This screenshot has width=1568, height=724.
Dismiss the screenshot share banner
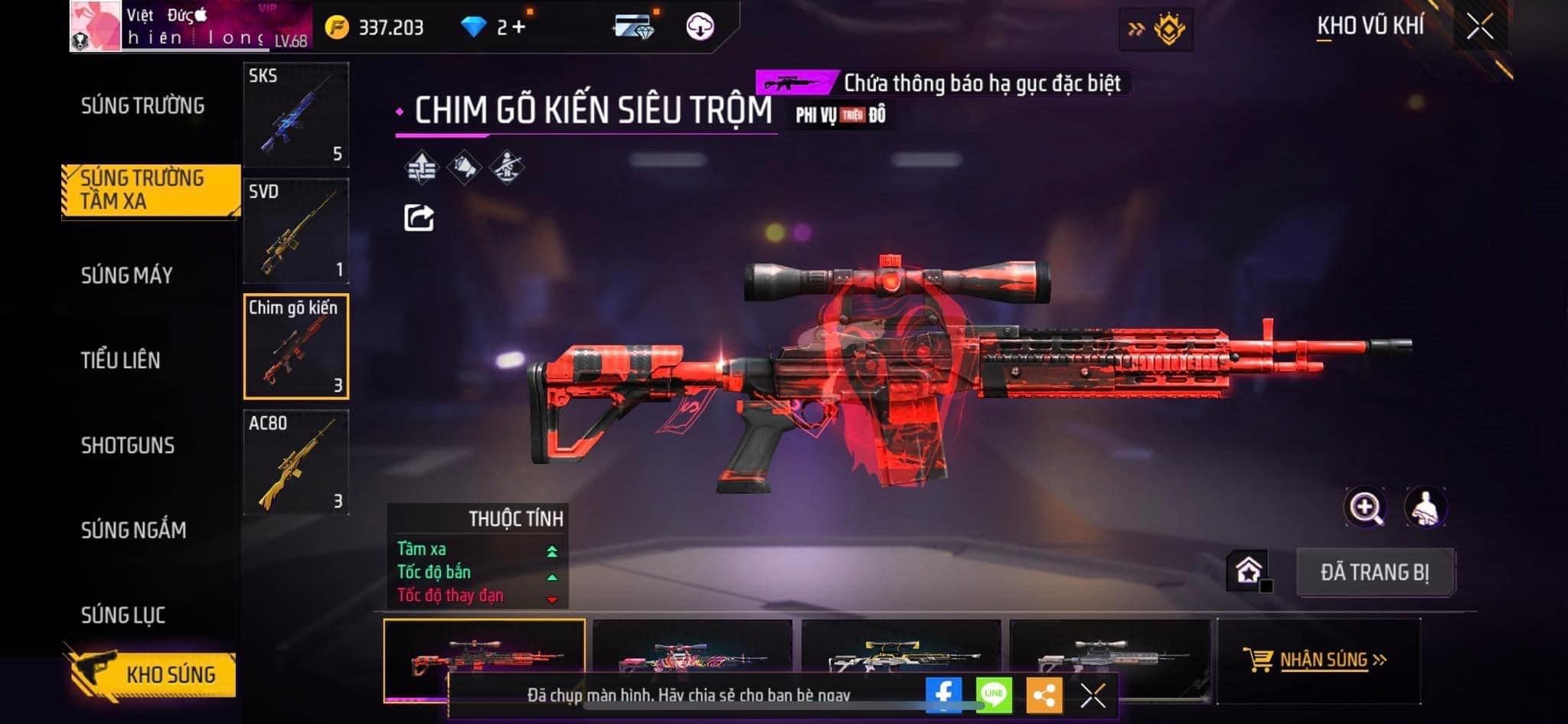coord(1093,696)
